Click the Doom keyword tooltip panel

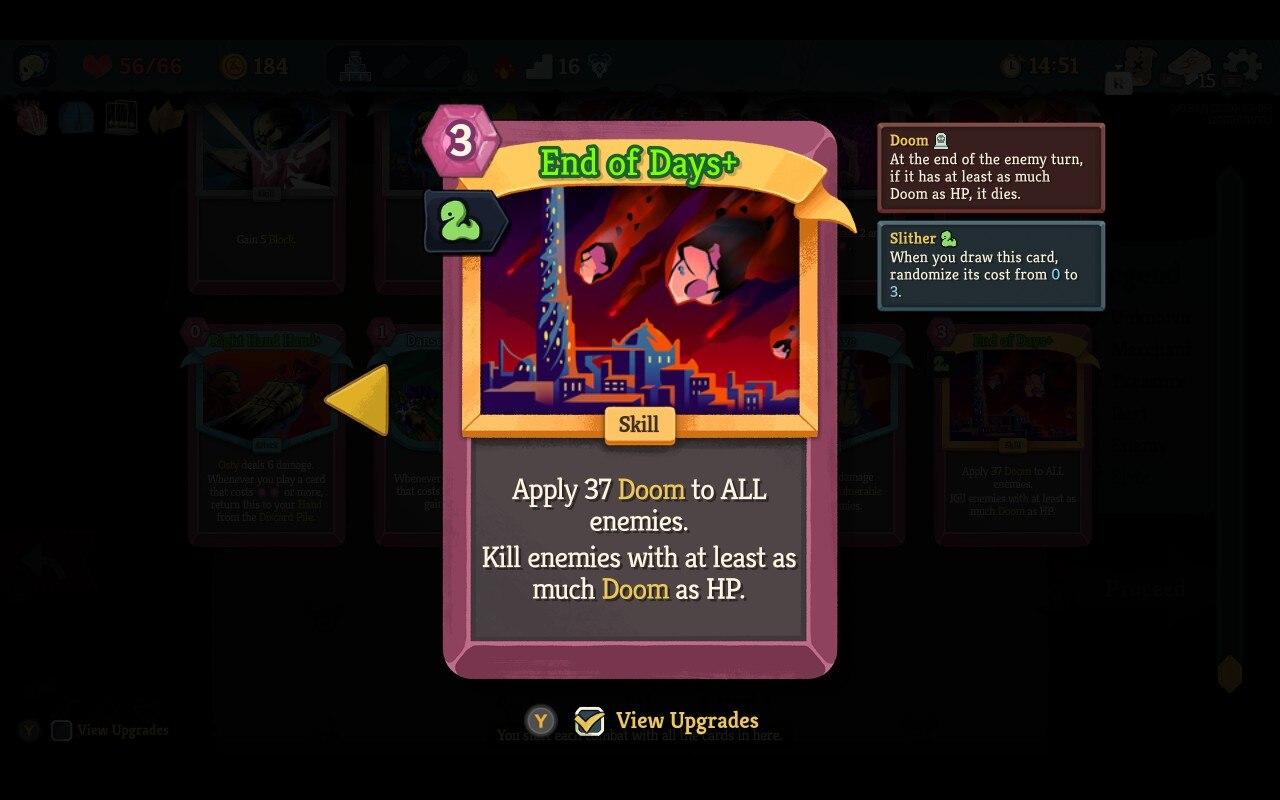[991, 169]
